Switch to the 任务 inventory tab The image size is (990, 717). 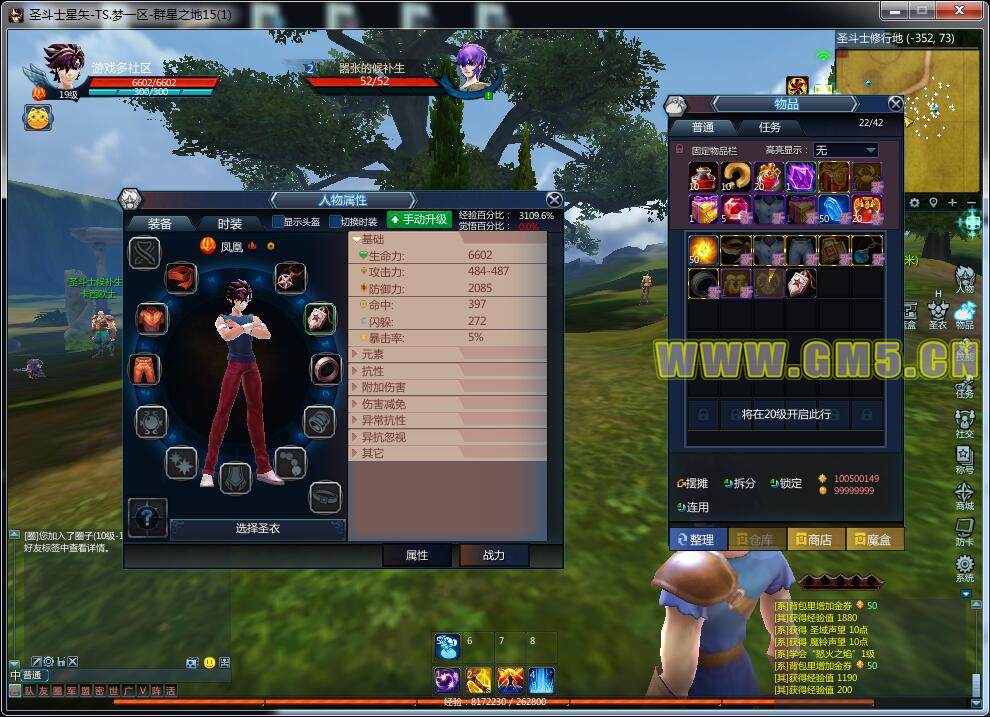(769, 127)
